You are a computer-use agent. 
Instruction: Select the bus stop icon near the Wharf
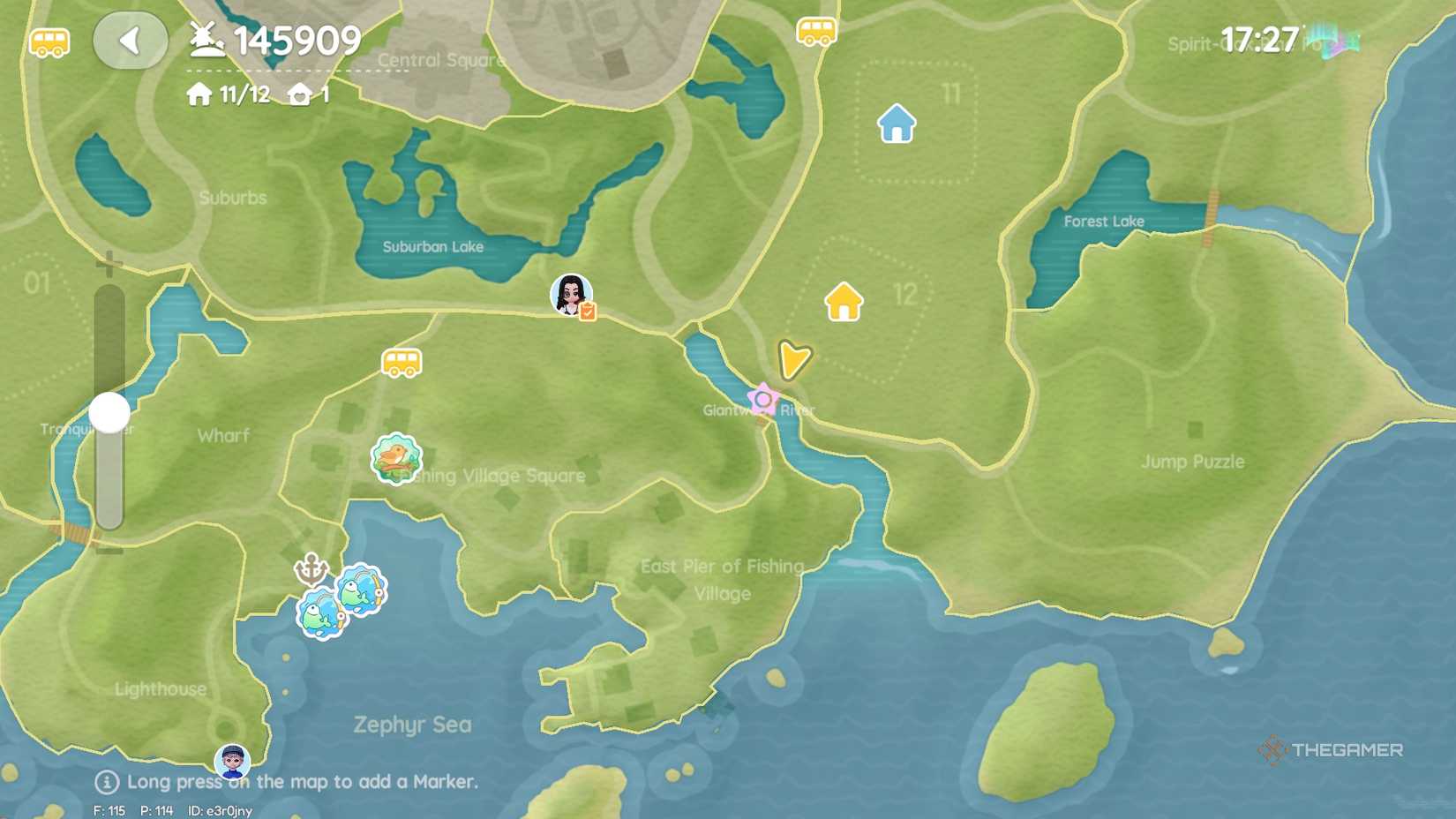400,361
